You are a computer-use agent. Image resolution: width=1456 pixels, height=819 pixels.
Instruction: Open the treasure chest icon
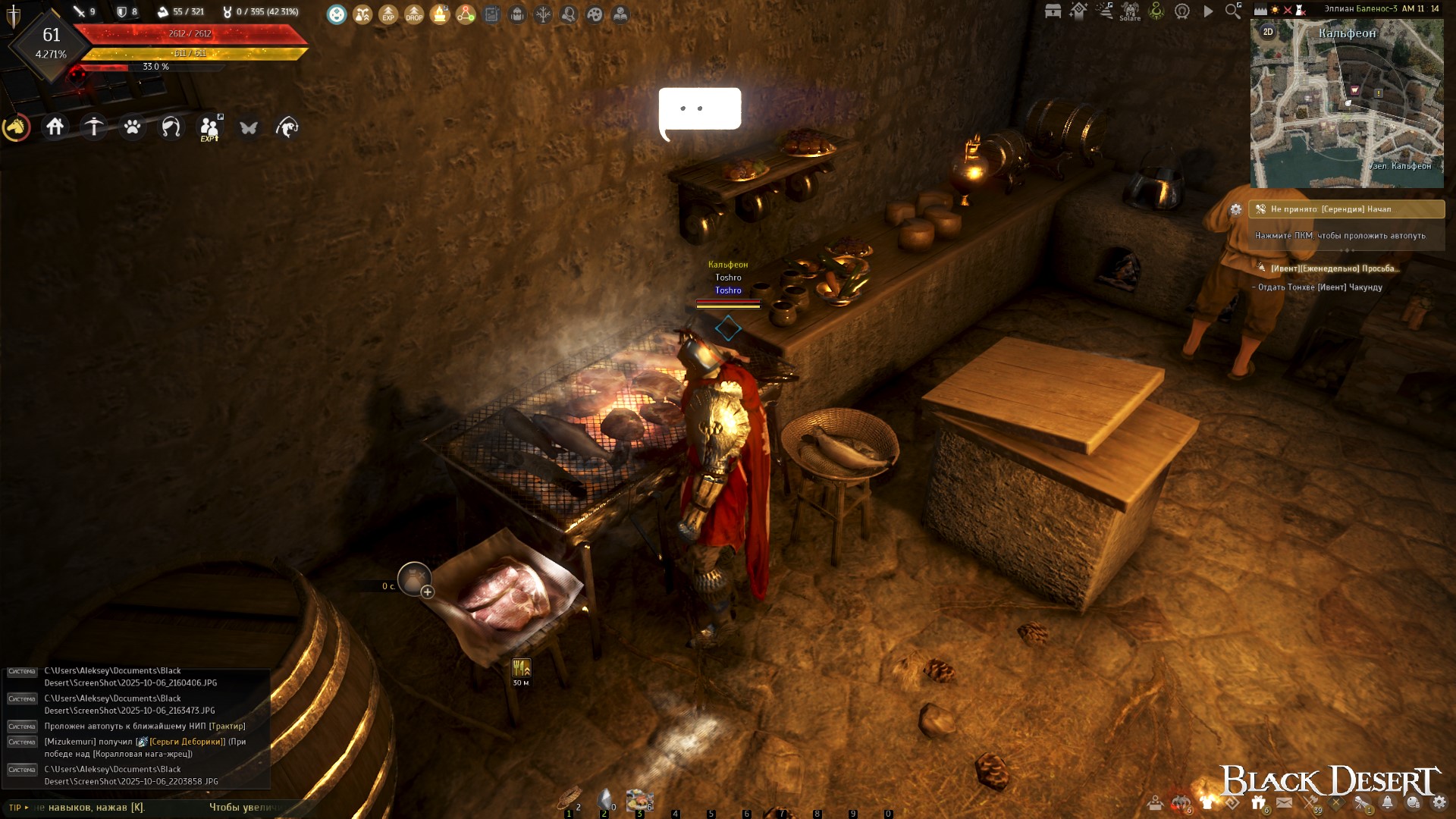[1053, 11]
